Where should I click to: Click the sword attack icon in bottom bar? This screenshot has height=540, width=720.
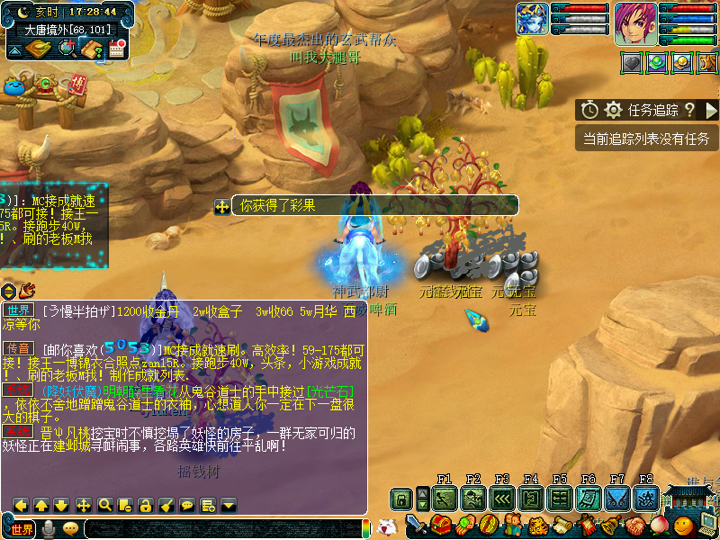click(417, 526)
